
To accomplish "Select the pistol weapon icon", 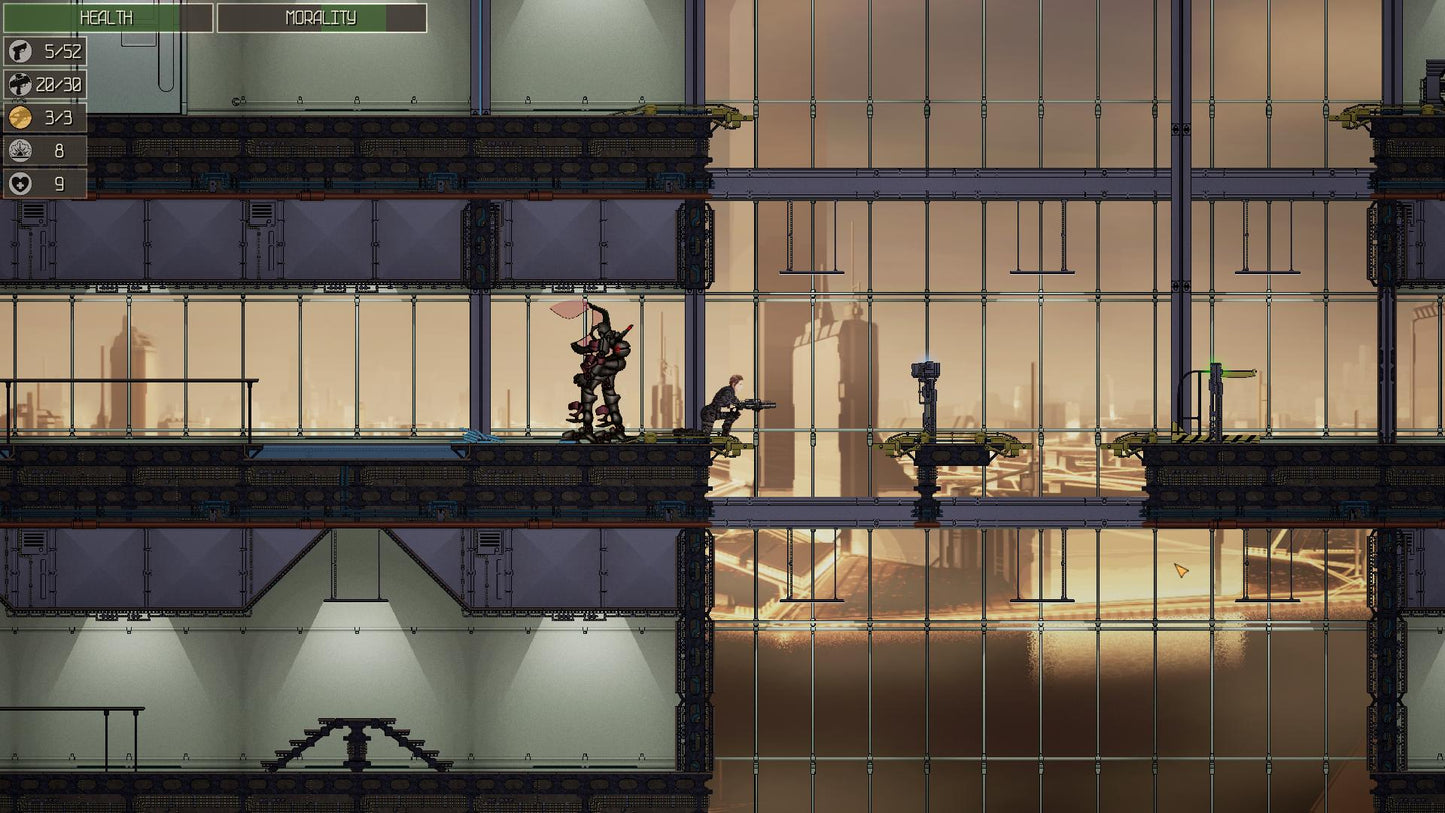I will tap(20, 52).
